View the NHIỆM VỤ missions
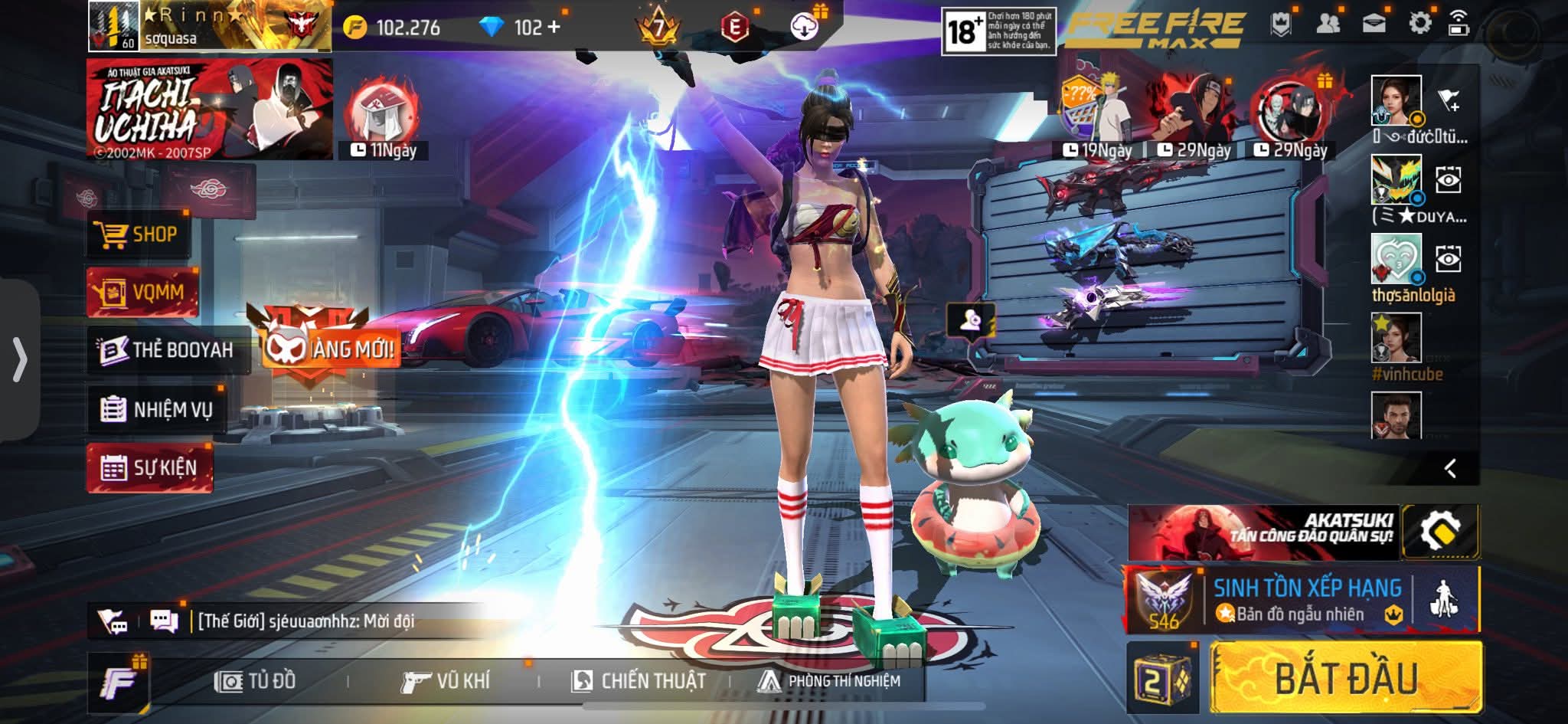The height and width of the screenshot is (724, 1568). (x=156, y=409)
